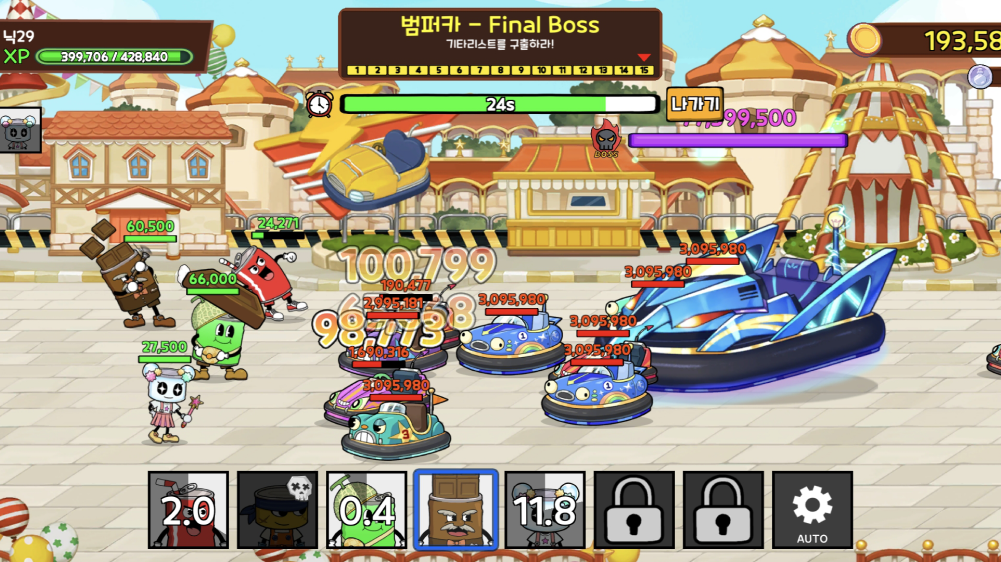The width and height of the screenshot is (1001, 562).
Task: Toggle the AUTO gear button
Action: 812,510
